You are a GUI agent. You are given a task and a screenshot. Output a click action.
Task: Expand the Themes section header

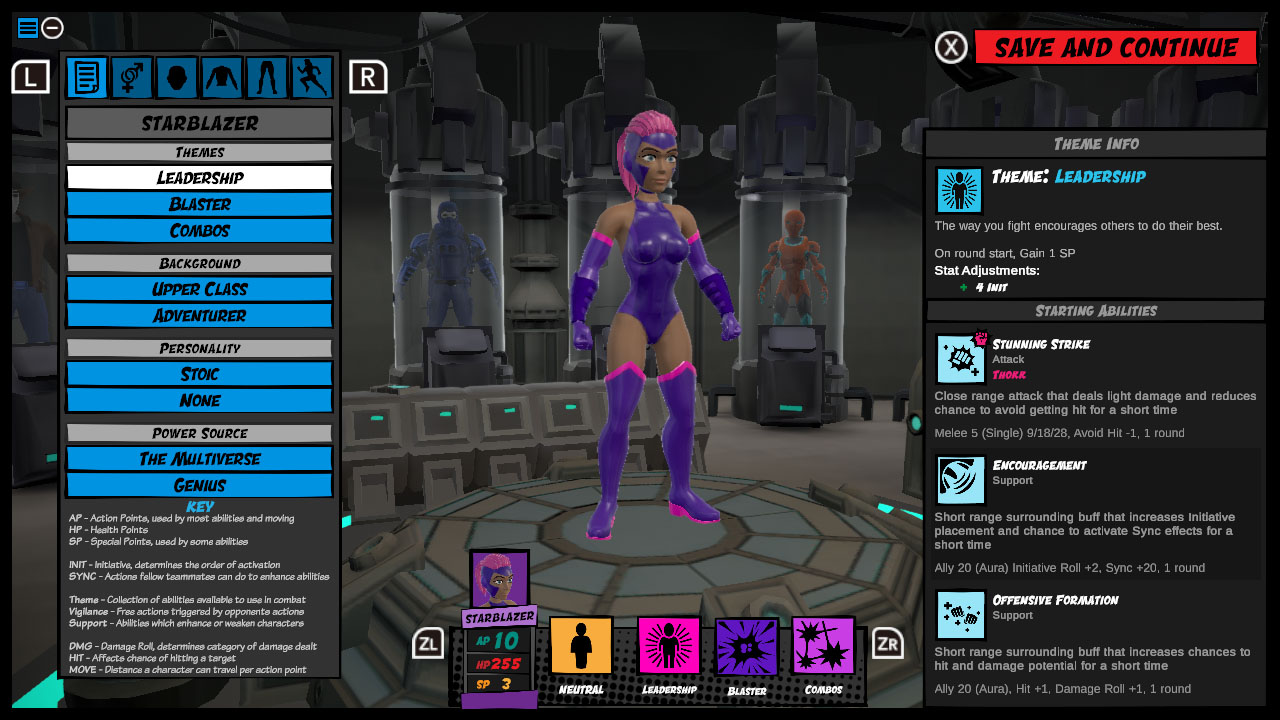[198, 151]
